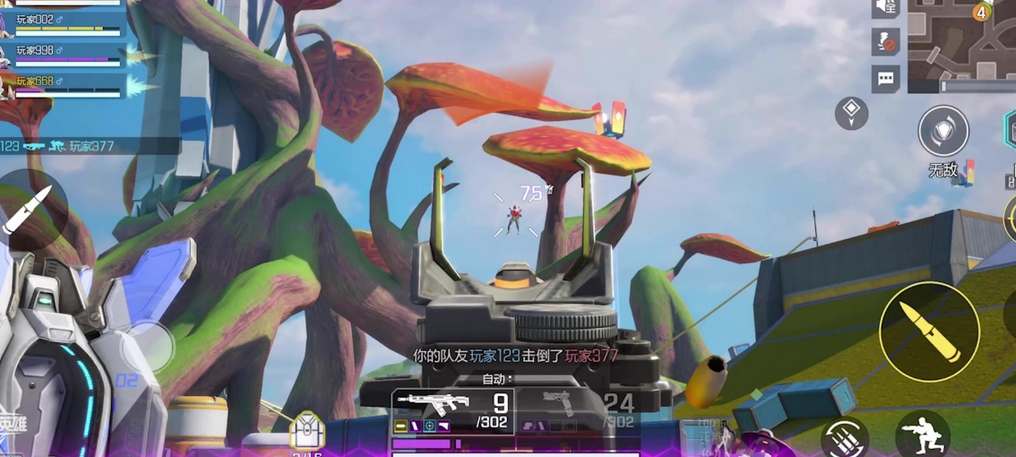1016x457 pixels.
Task: Open the chat message bubble
Action: pos(885,78)
